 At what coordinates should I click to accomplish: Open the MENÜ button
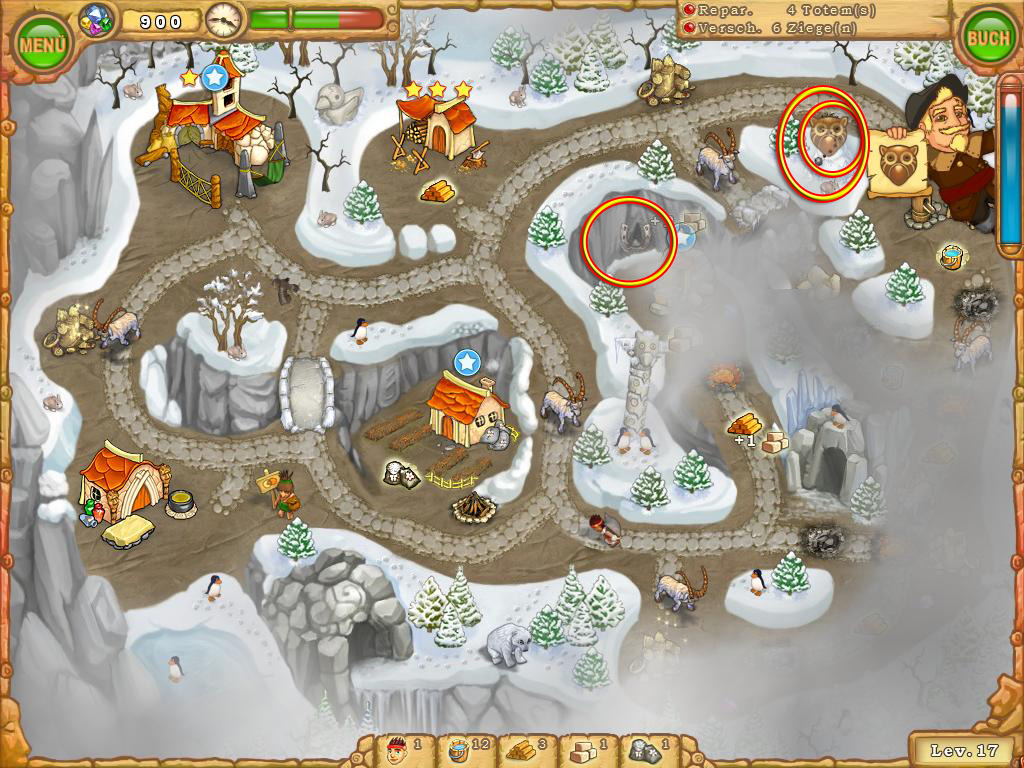tap(43, 43)
